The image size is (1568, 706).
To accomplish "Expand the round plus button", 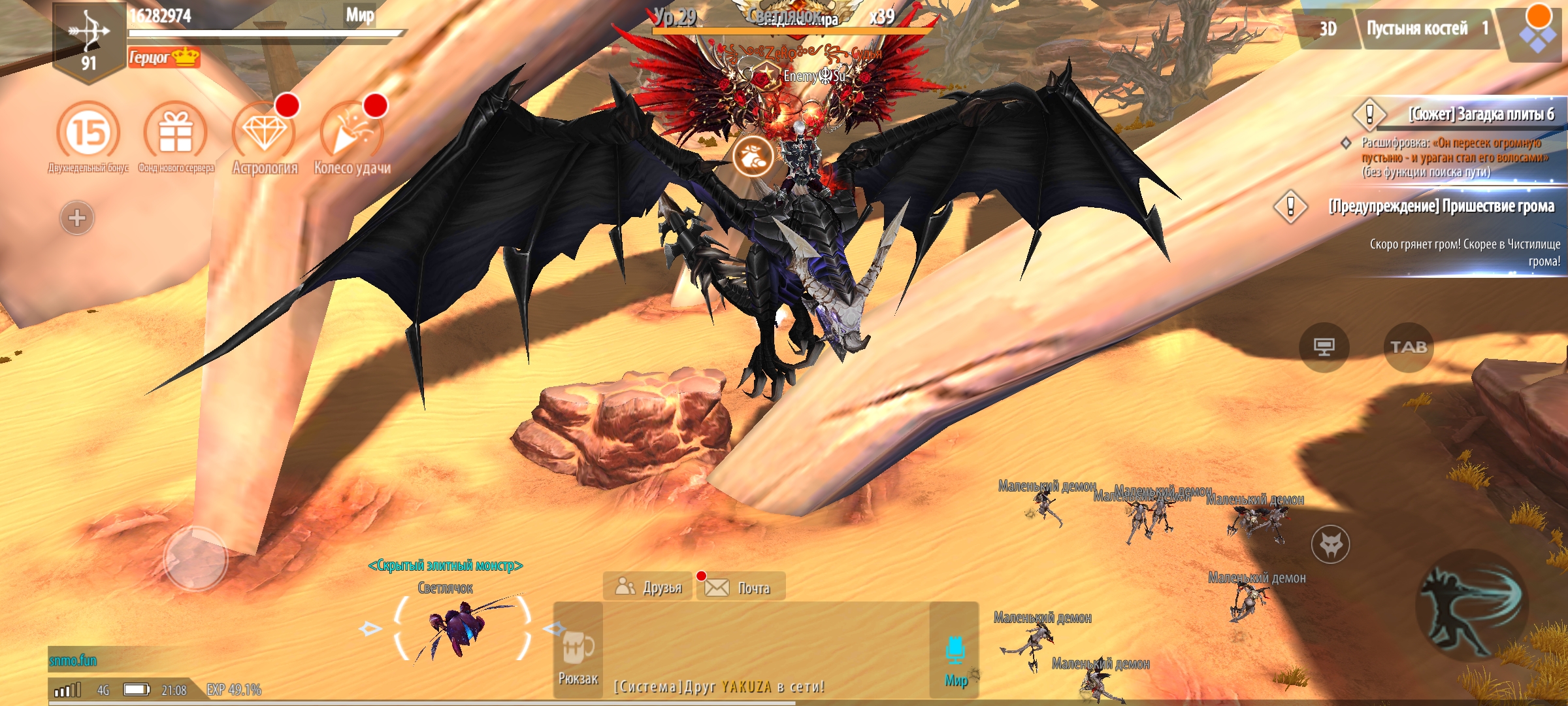I will (77, 218).
